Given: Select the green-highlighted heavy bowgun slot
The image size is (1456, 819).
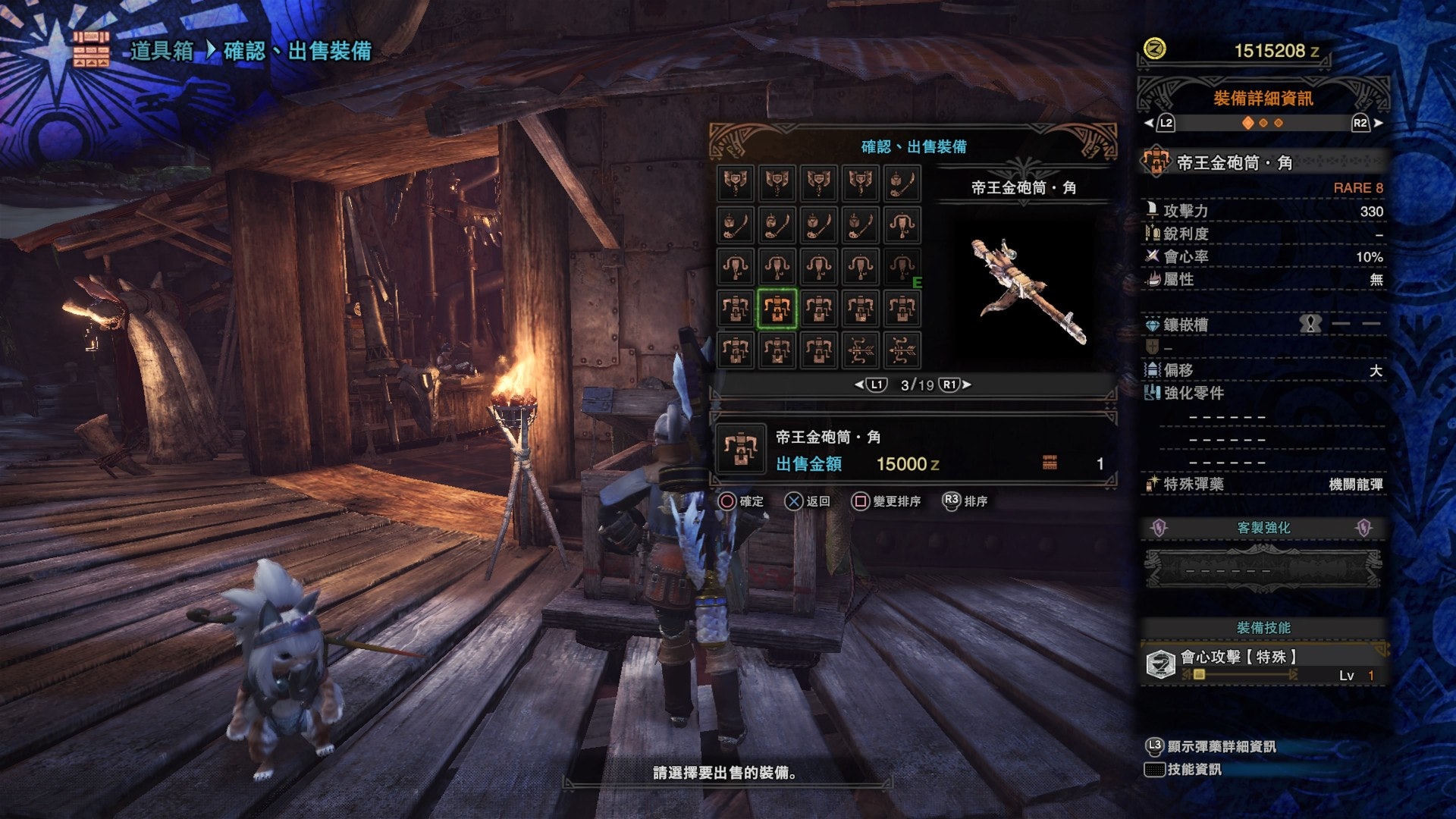Looking at the screenshot, I should pos(777,309).
